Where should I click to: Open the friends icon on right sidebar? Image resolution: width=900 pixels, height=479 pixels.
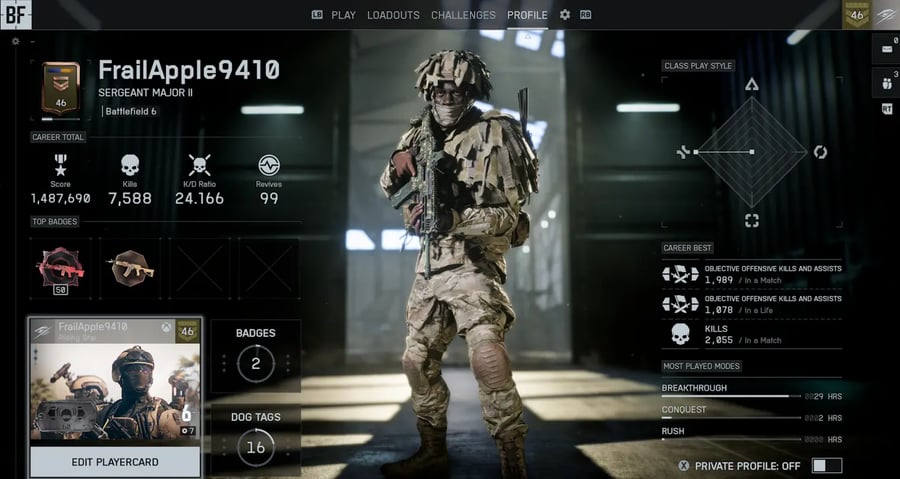[x=886, y=80]
